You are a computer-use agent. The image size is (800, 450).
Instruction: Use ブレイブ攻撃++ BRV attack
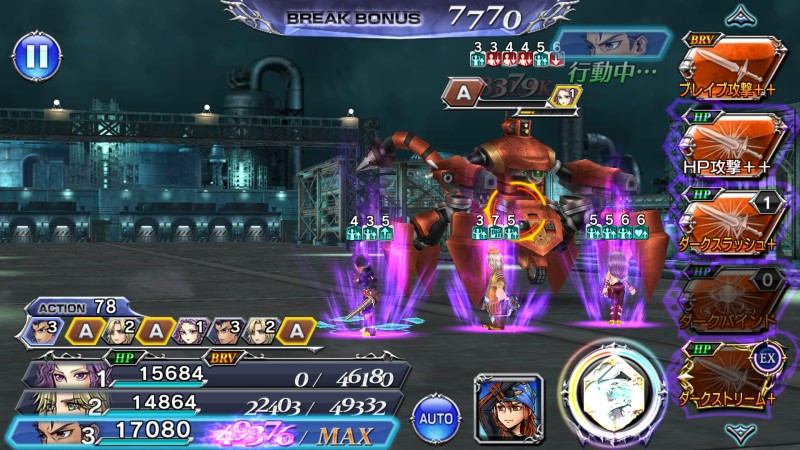click(731, 67)
